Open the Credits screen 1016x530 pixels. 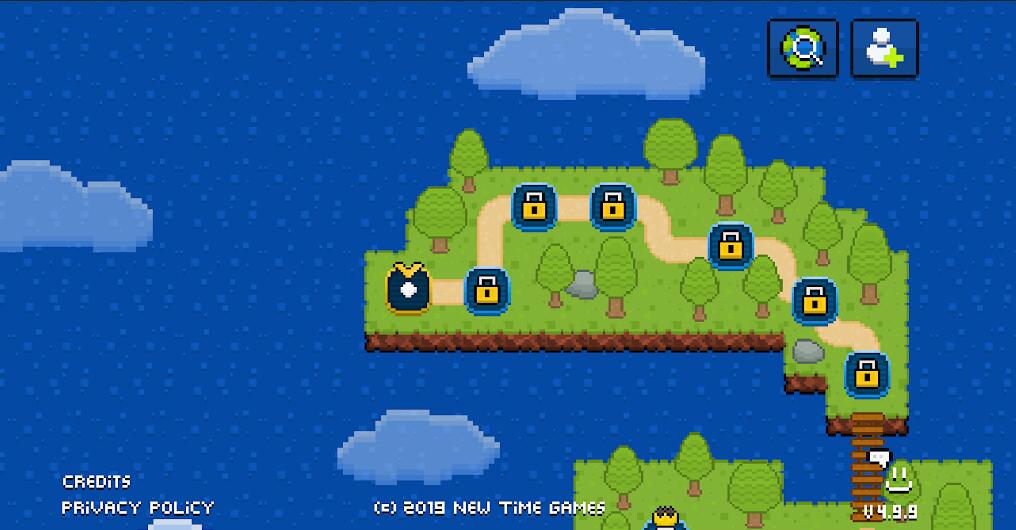(96, 482)
